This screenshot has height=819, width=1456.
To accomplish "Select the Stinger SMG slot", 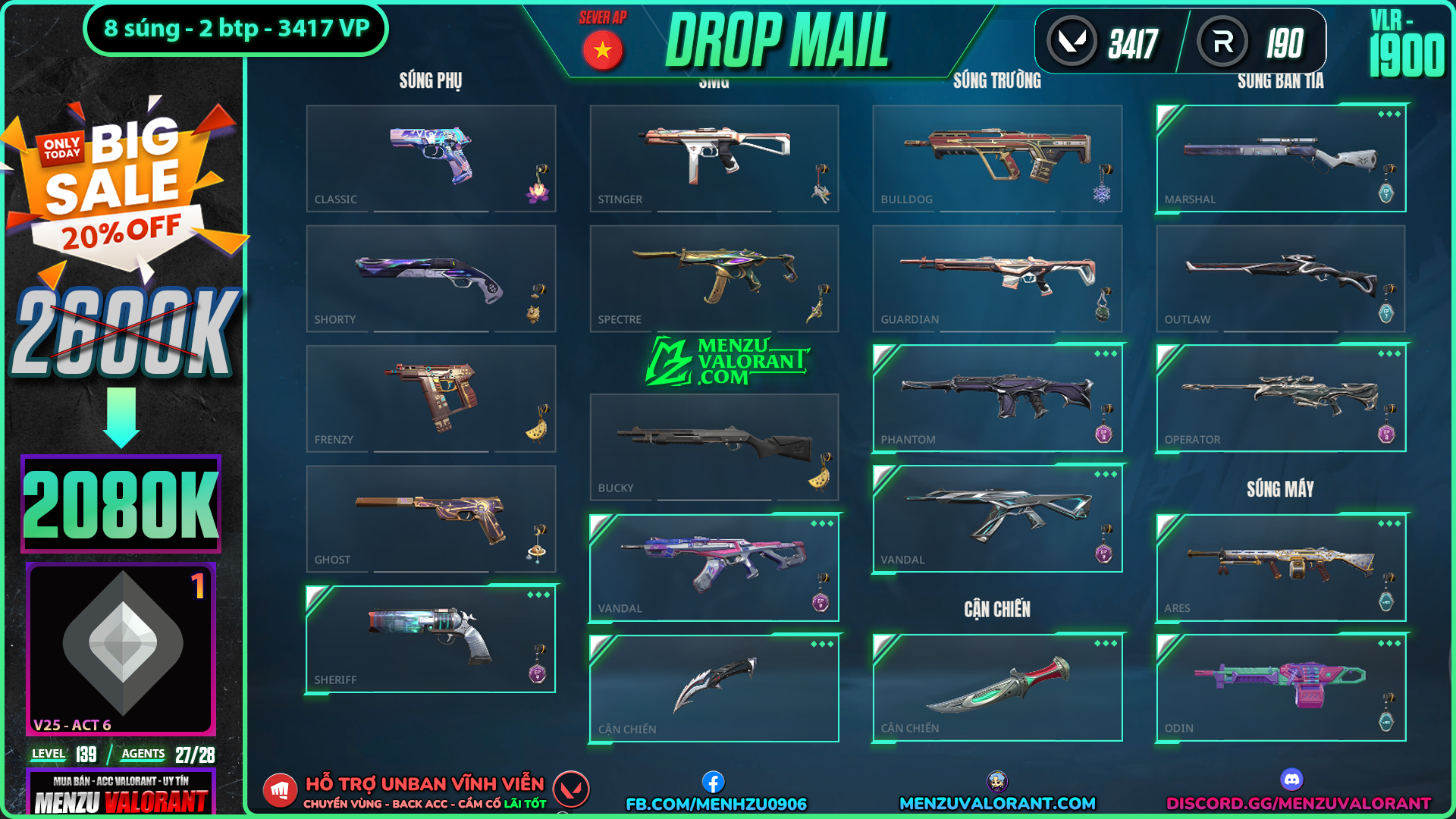I will [x=714, y=158].
